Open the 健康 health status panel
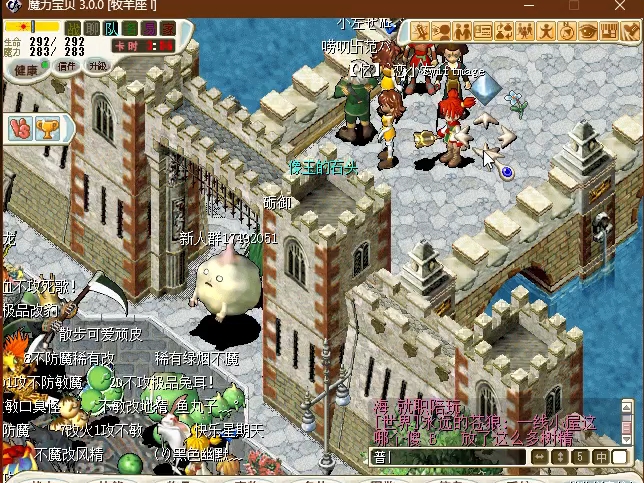 pyautogui.click(x=27, y=68)
